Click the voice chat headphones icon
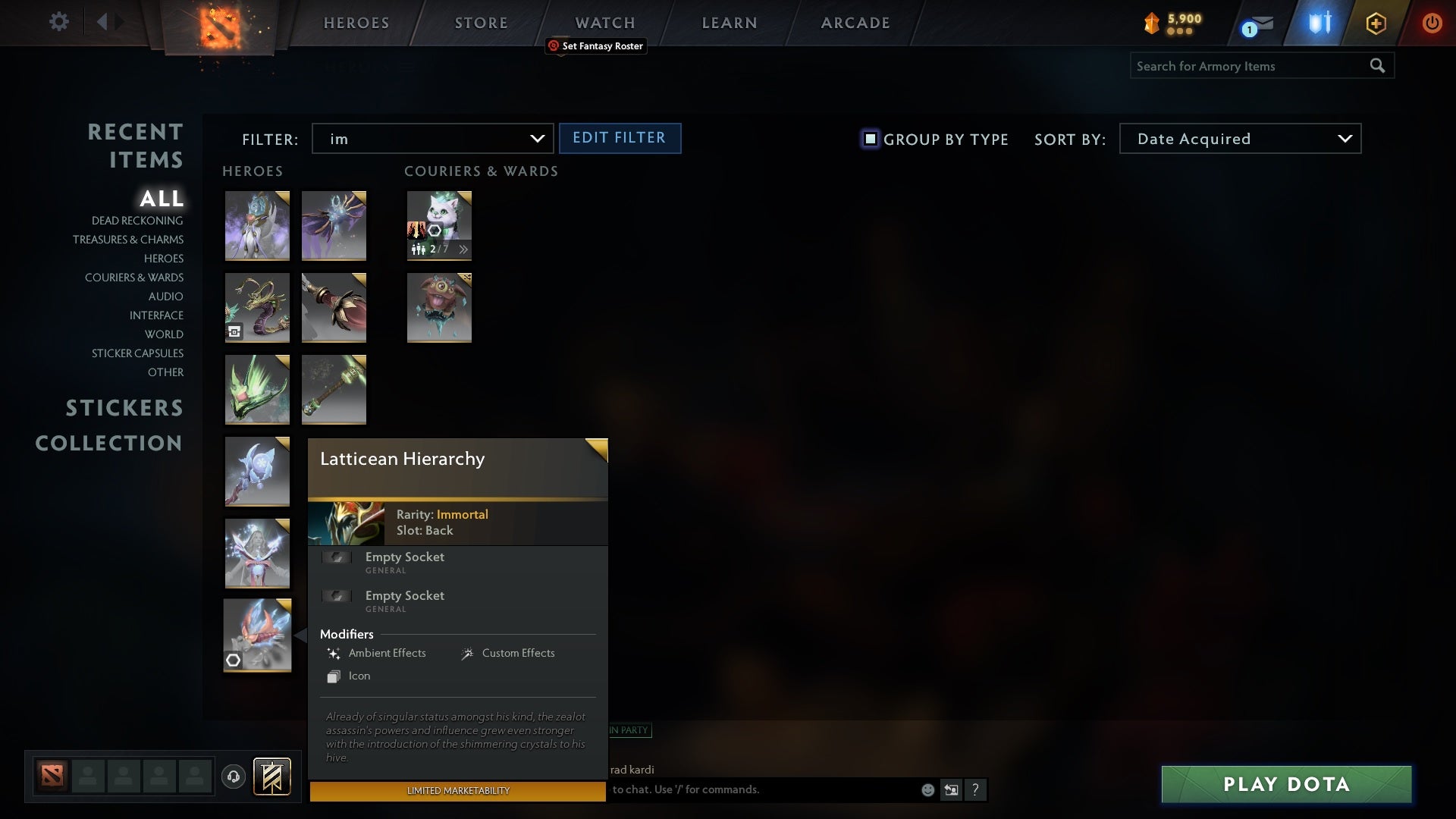 click(x=234, y=777)
